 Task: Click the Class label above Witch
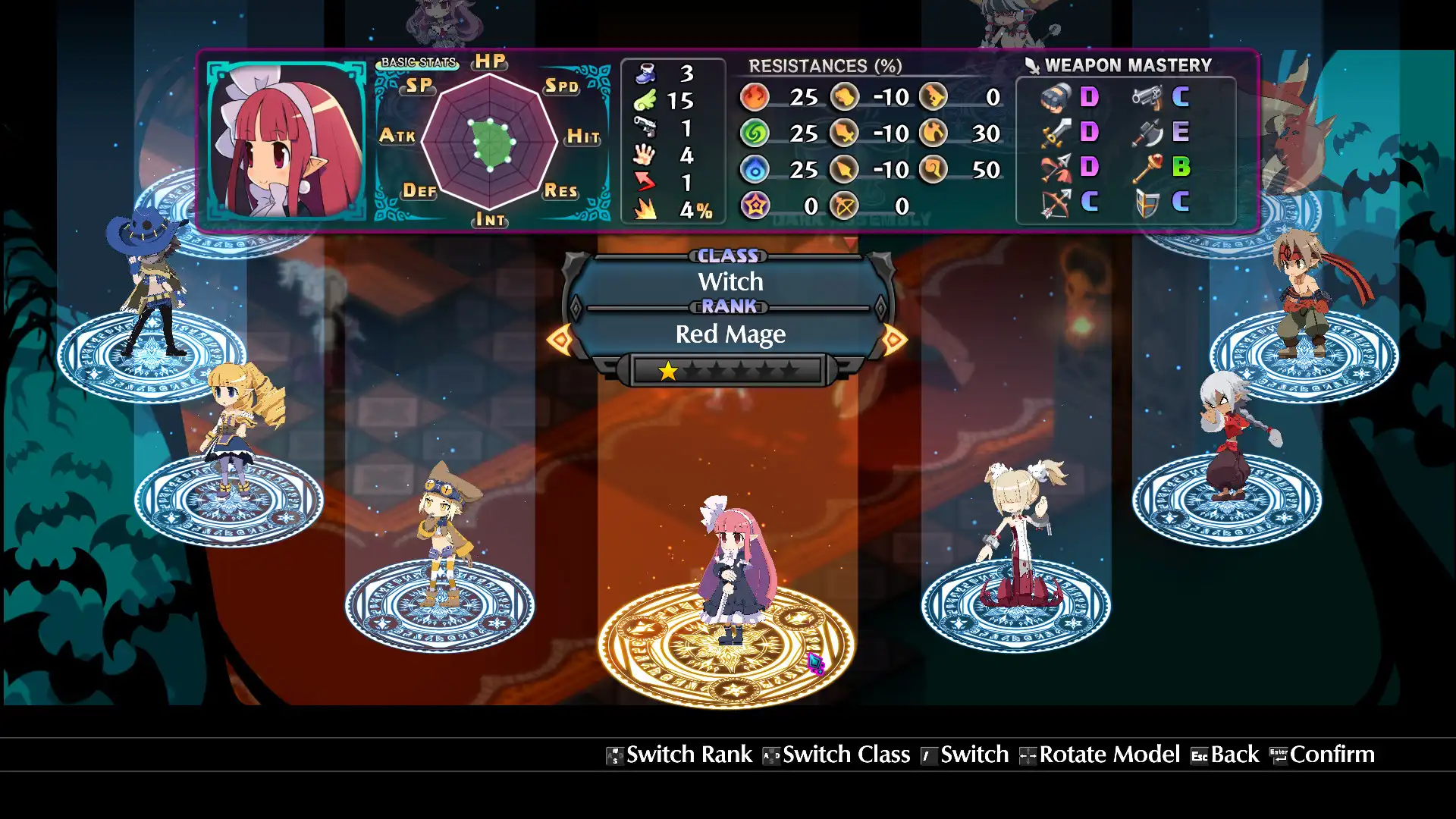coord(727,256)
